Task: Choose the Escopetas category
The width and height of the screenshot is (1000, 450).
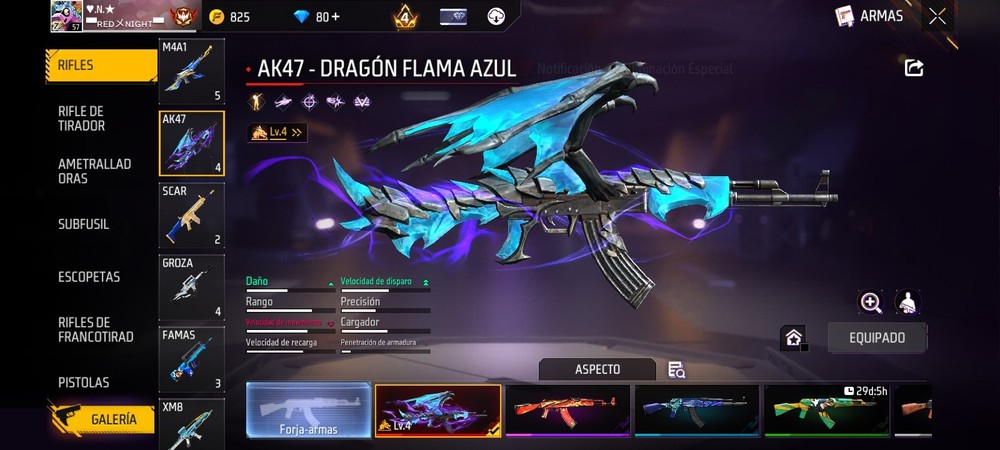Action: click(x=89, y=276)
